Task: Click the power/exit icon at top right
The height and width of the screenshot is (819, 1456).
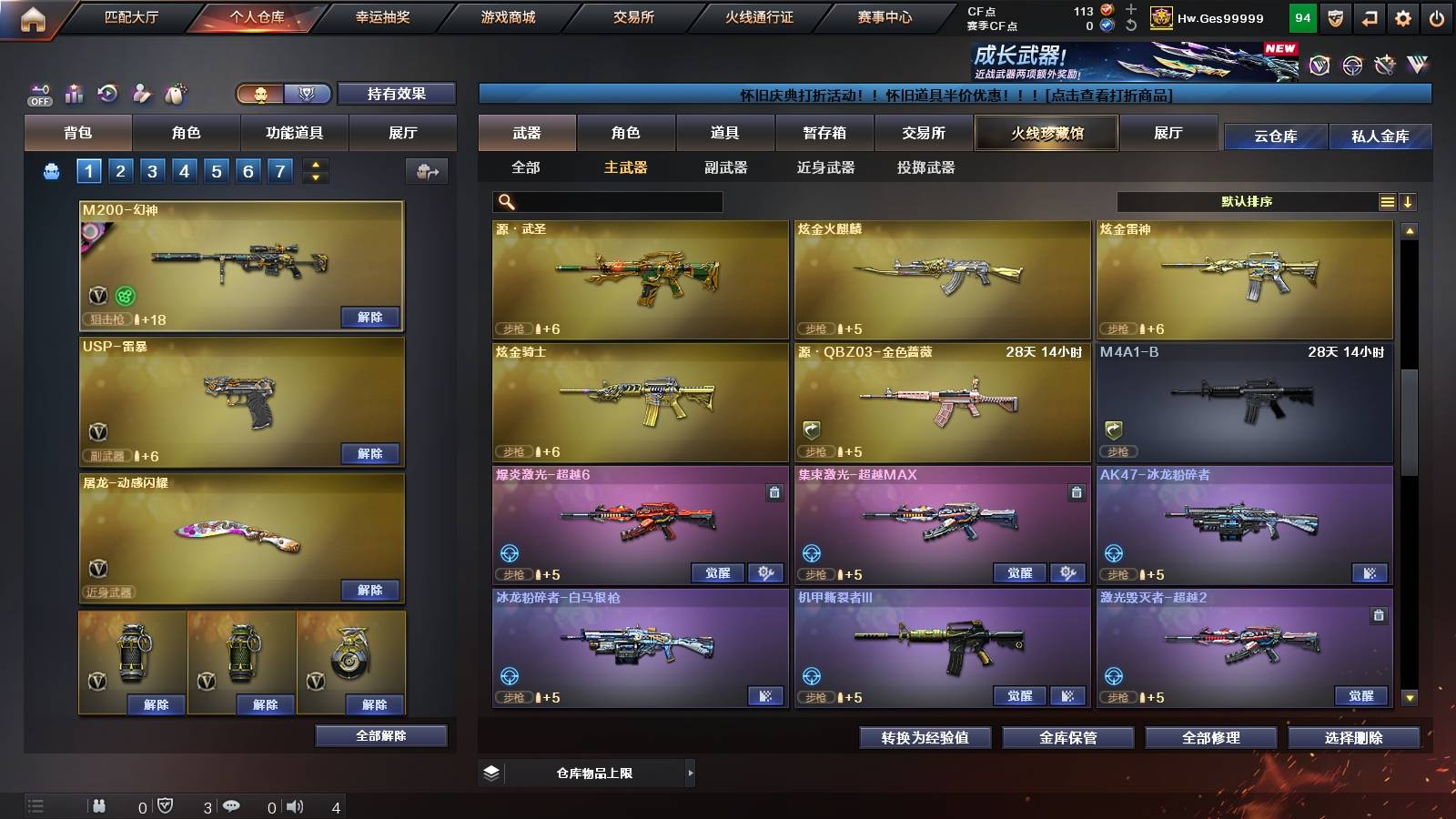Action: [x=1435, y=16]
